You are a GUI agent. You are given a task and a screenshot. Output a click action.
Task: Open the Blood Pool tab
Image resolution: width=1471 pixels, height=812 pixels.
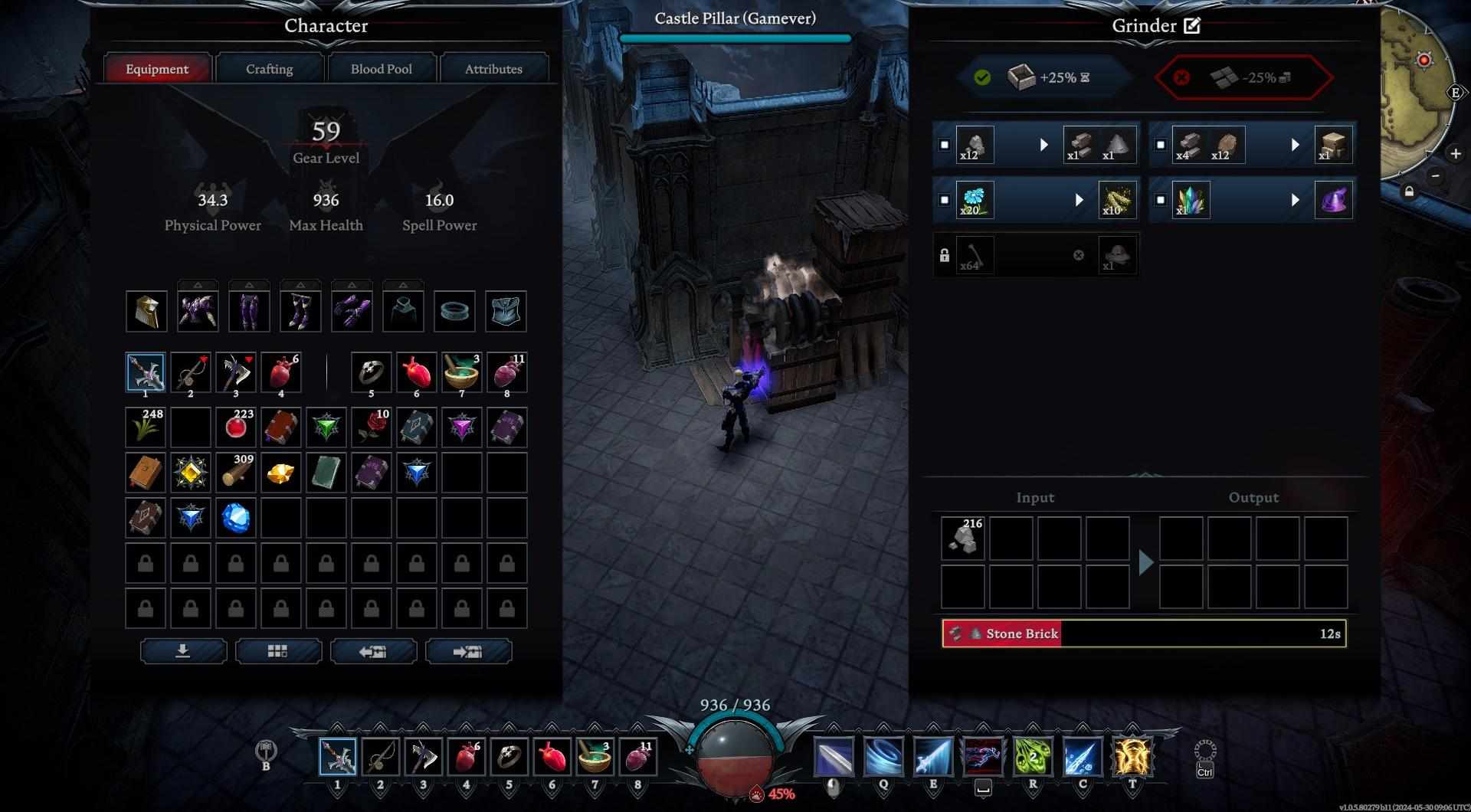(381, 69)
